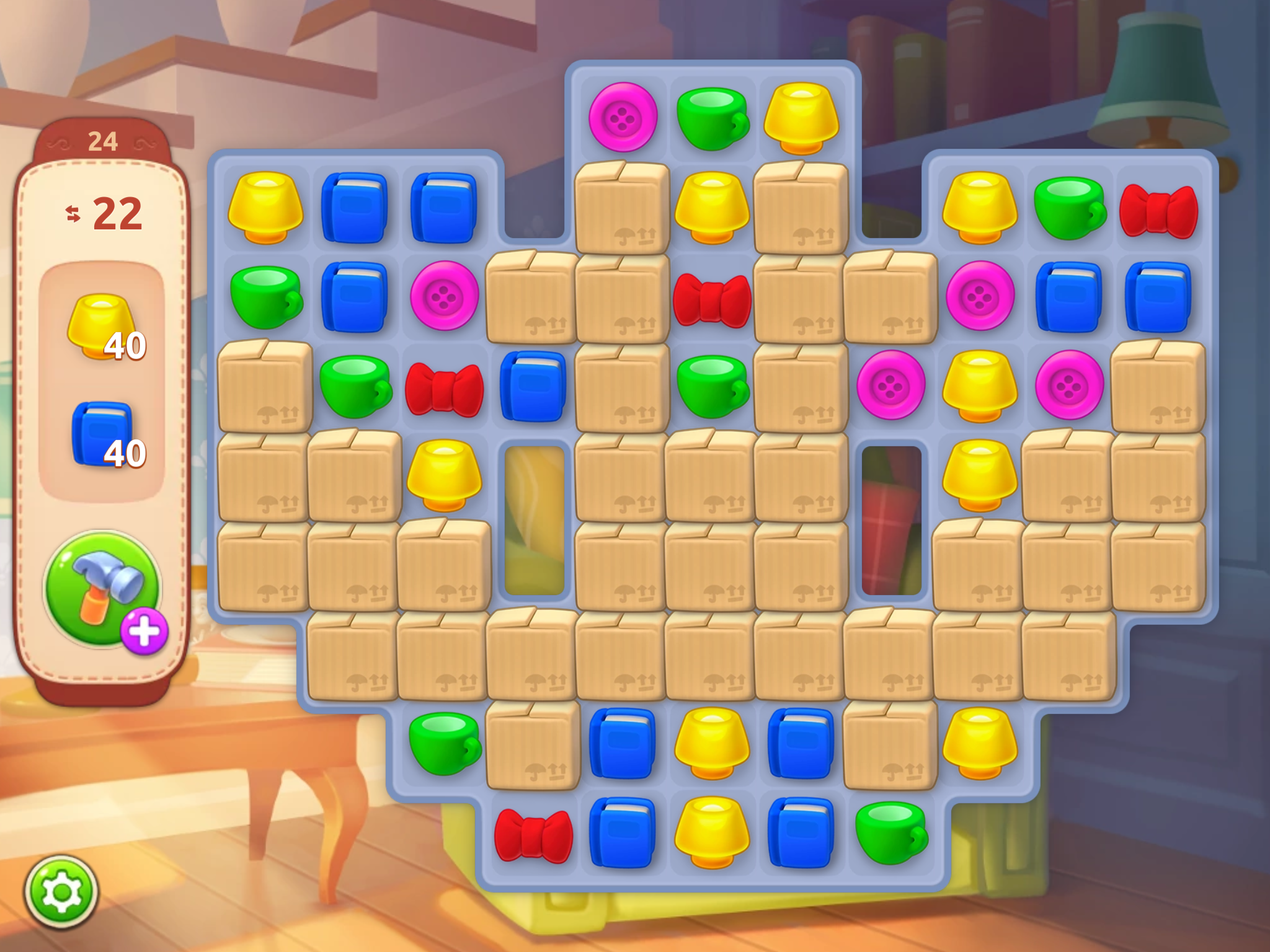The image size is (1270, 952).
Task: Activate the hammer booster
Action: click(x=99, y=586)
